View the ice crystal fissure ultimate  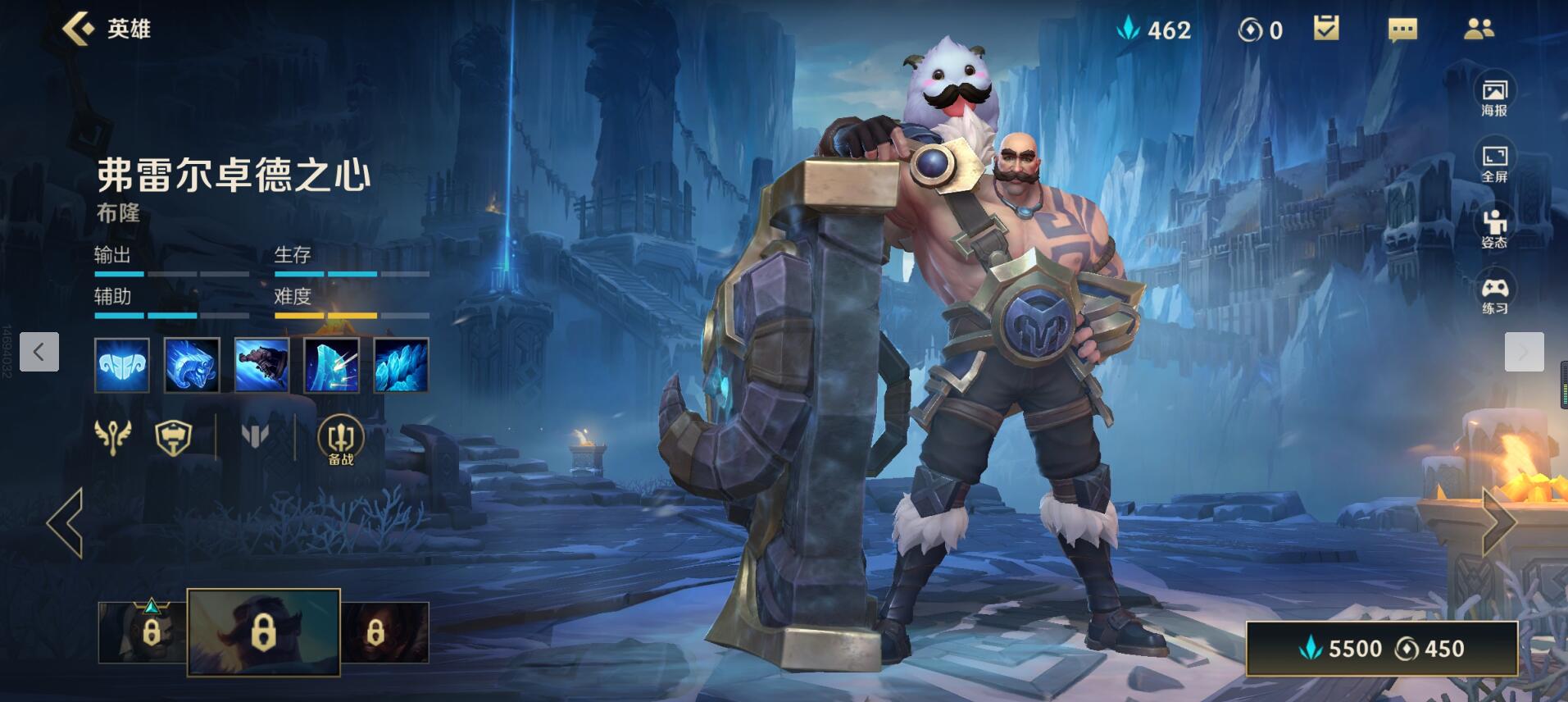coord(401,365)
